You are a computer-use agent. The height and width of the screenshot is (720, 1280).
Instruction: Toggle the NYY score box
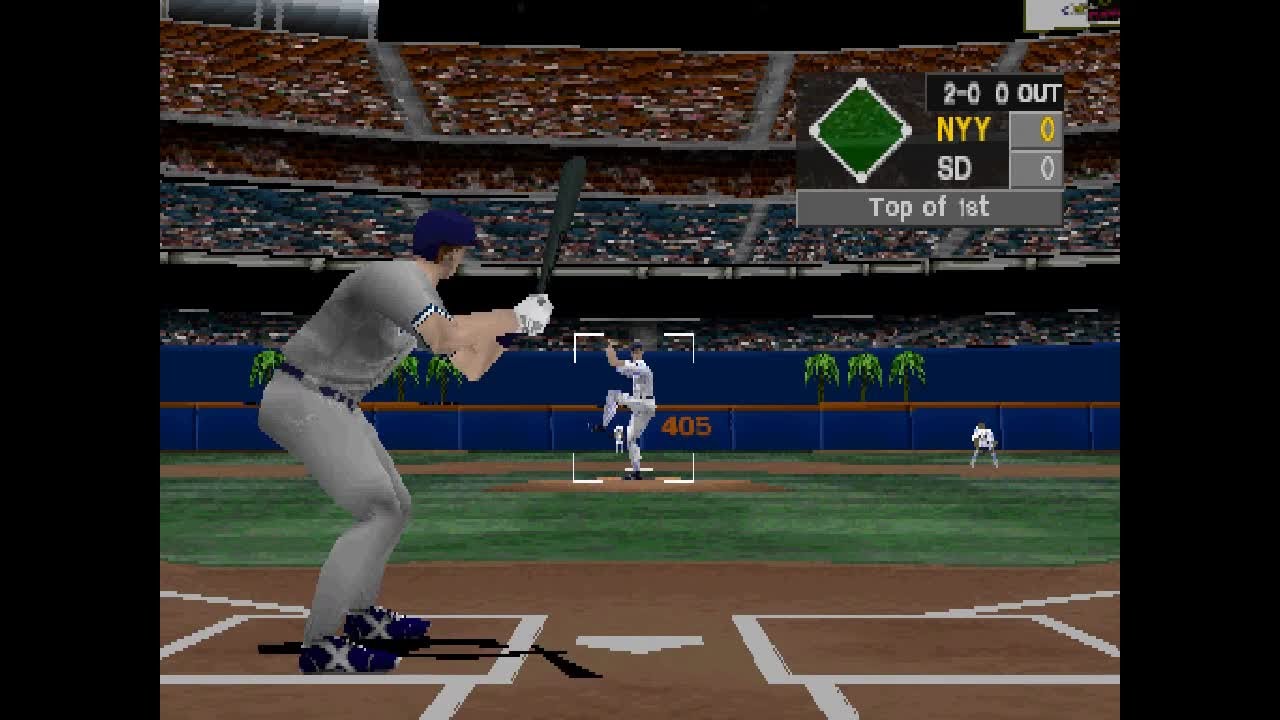coord(1040,130)
